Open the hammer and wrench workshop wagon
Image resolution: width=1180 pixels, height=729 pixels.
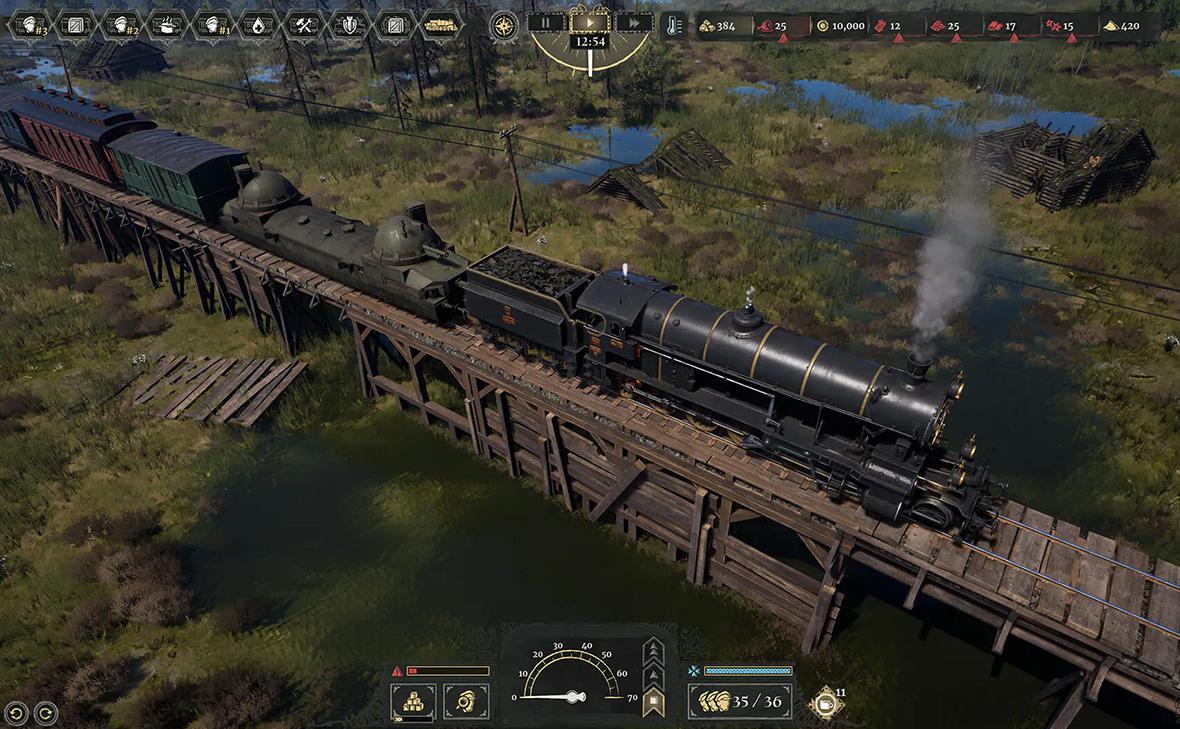click(303, 24)
